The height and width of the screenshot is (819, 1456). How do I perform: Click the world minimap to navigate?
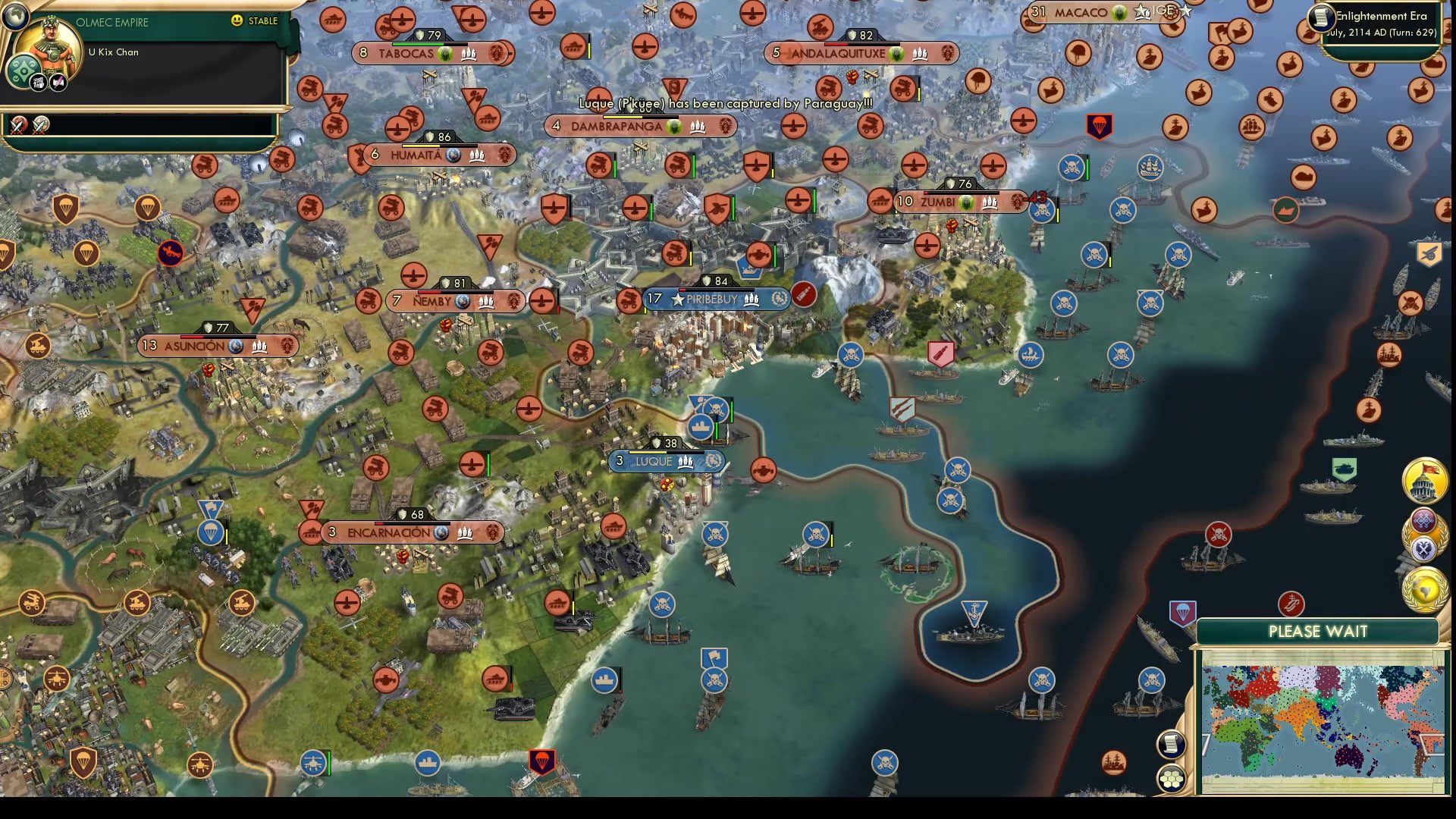[1323, 724]
